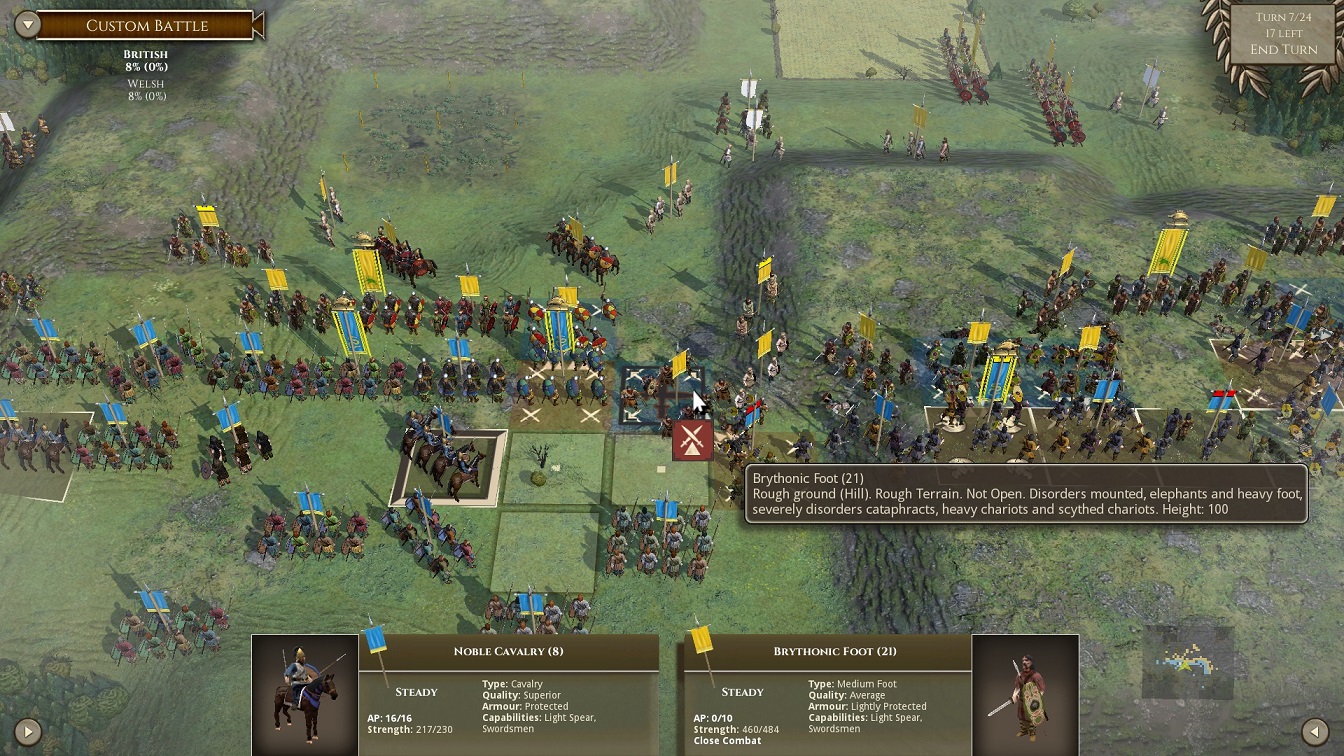End the current turn

[1283, 50]
